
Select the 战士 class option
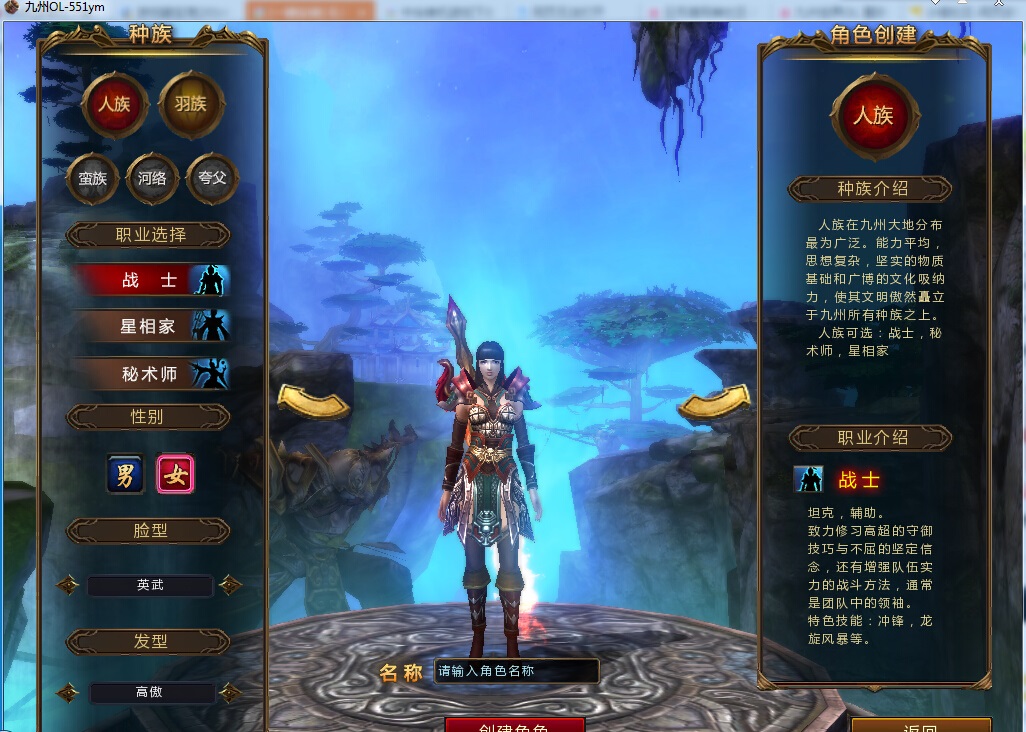coord(152,281)
